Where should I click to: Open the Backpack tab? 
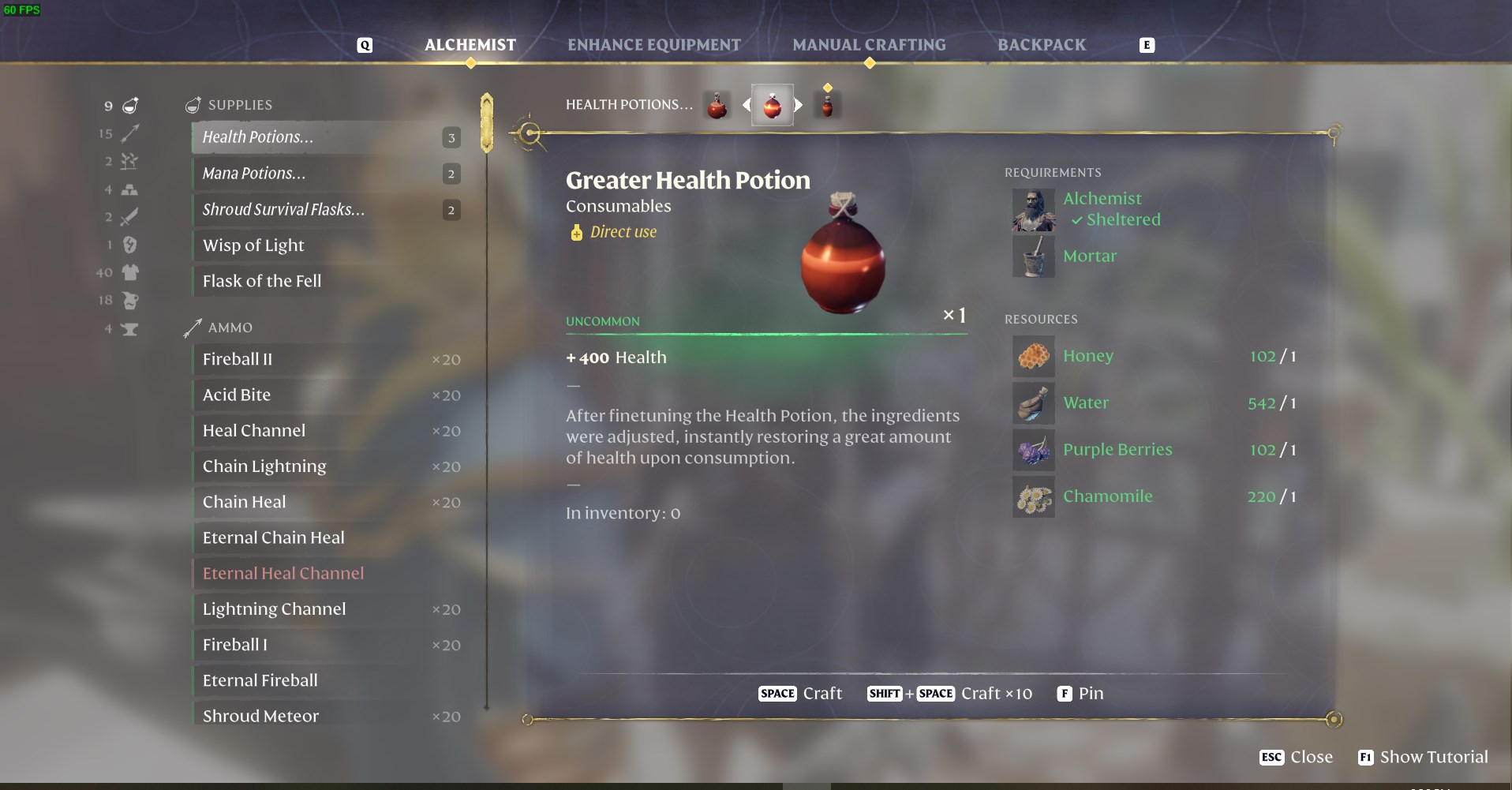pos(1041,45)
